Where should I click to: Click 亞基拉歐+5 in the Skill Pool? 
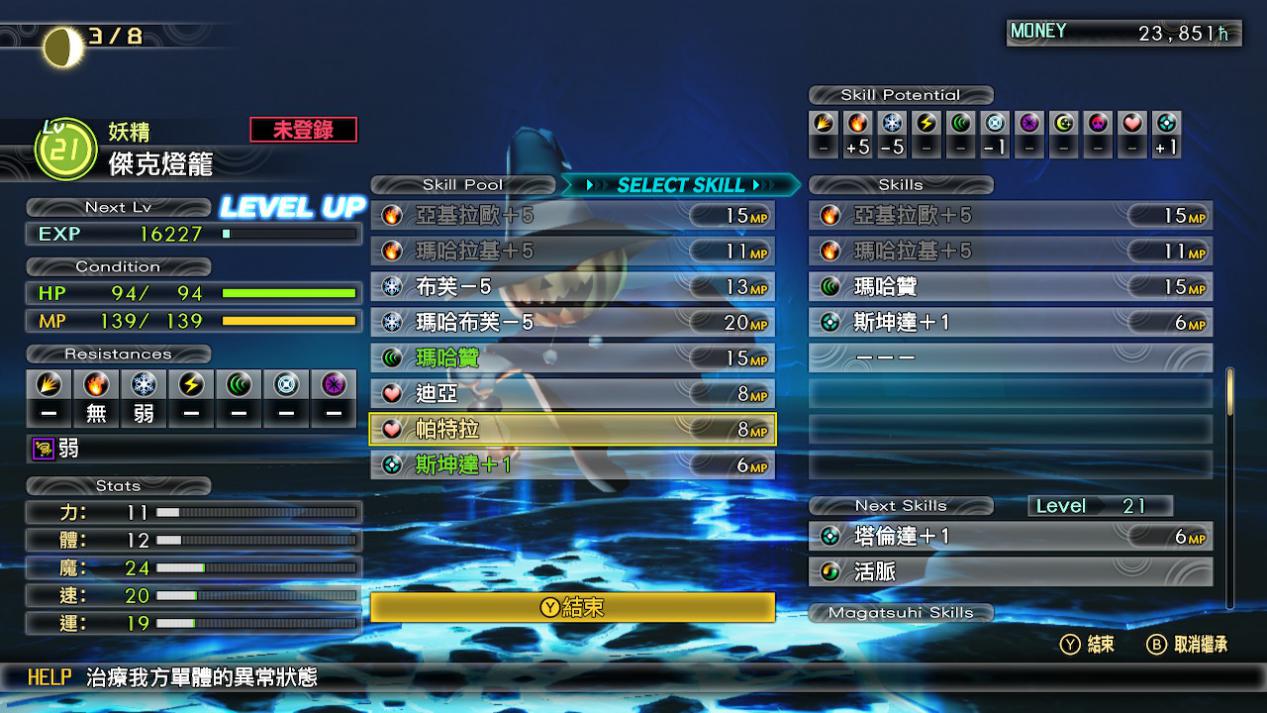[x=572, y=216]
